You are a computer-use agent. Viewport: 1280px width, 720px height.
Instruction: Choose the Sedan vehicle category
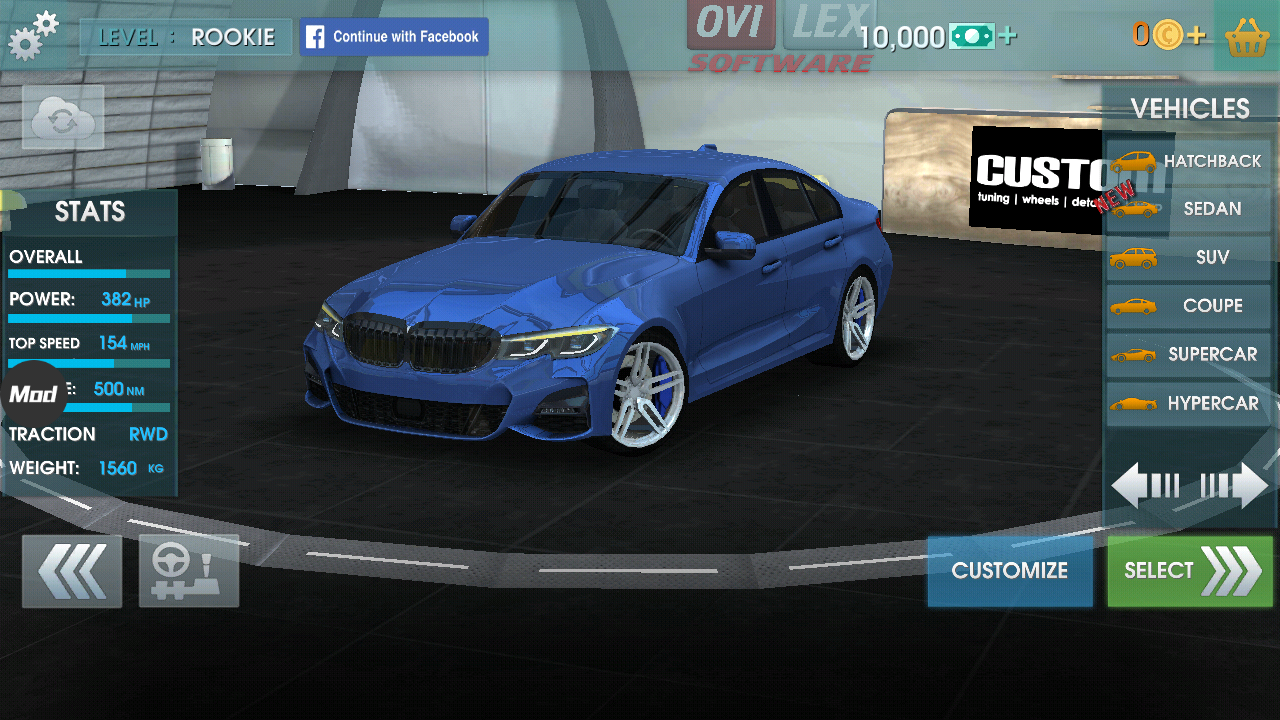point(1188,209)
